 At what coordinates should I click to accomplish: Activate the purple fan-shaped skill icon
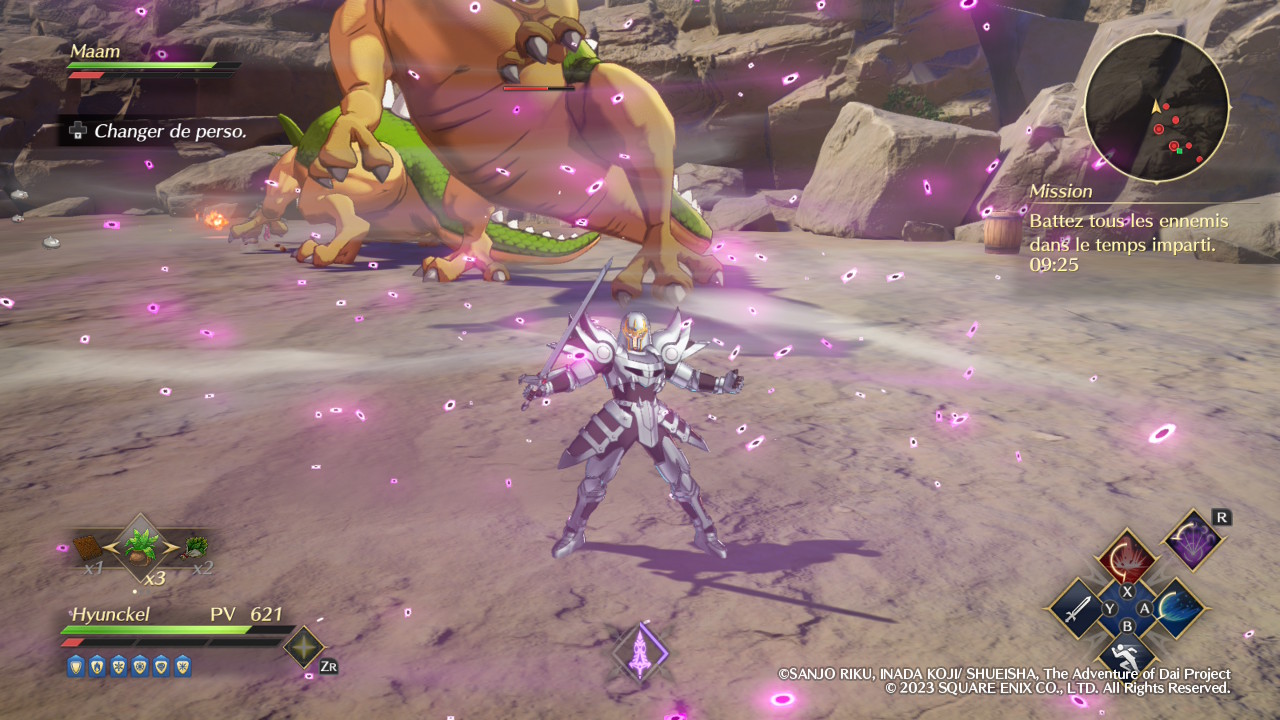1193,540
